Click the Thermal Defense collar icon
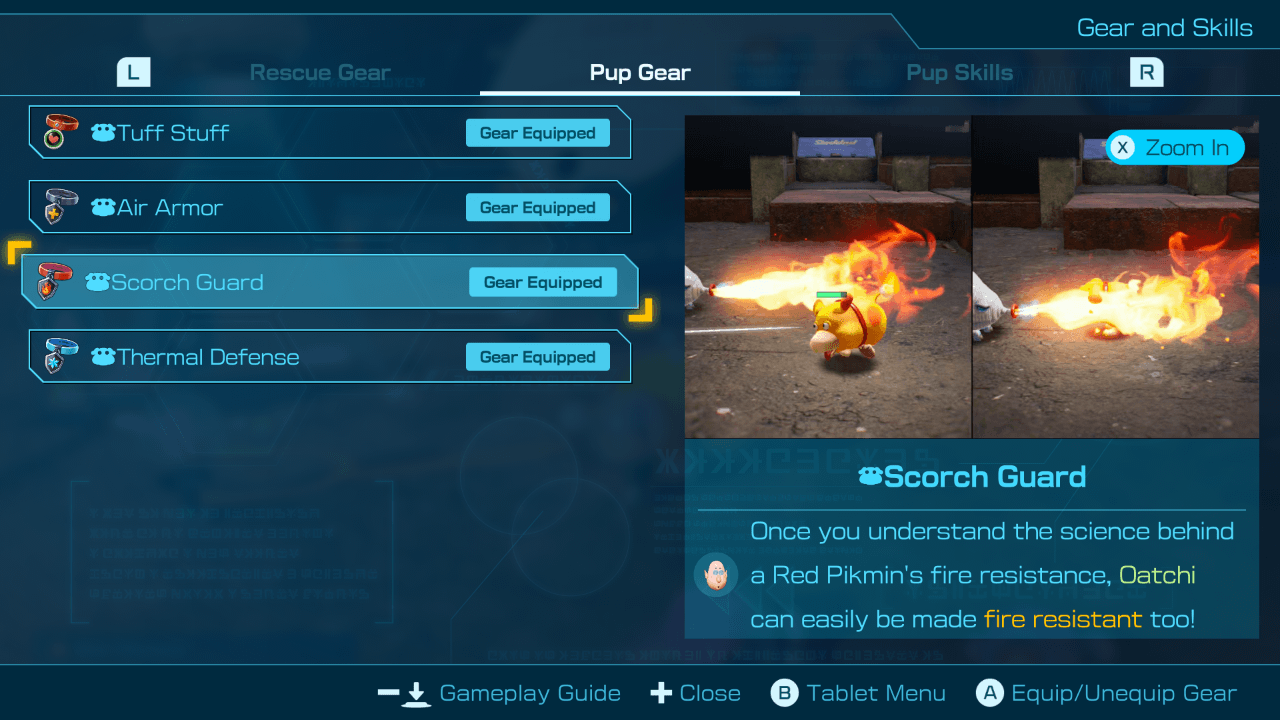This screenshot has height=720, width=1280. tap(56, 356)
